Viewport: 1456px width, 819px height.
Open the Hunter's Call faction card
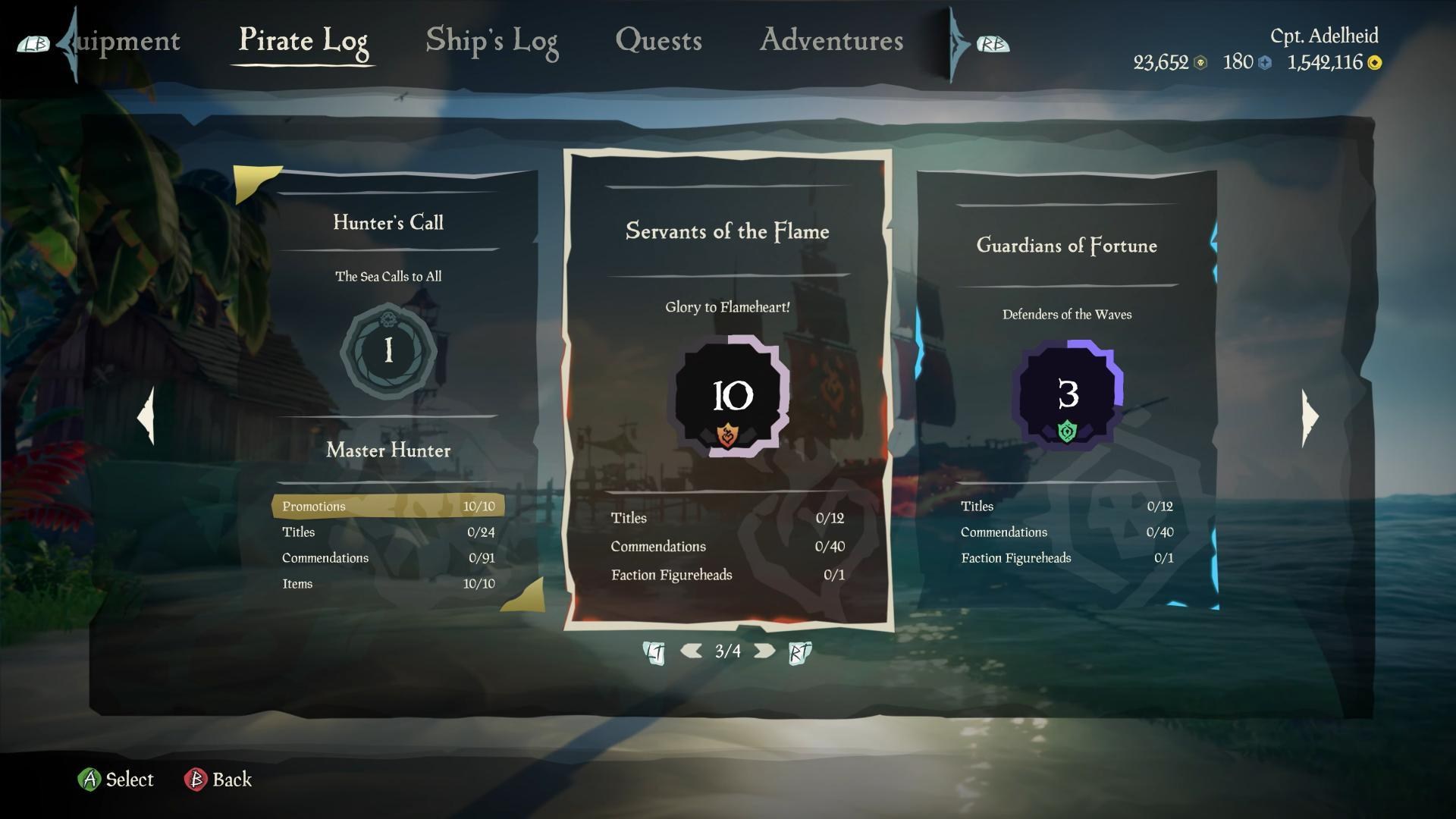[388, 222]
